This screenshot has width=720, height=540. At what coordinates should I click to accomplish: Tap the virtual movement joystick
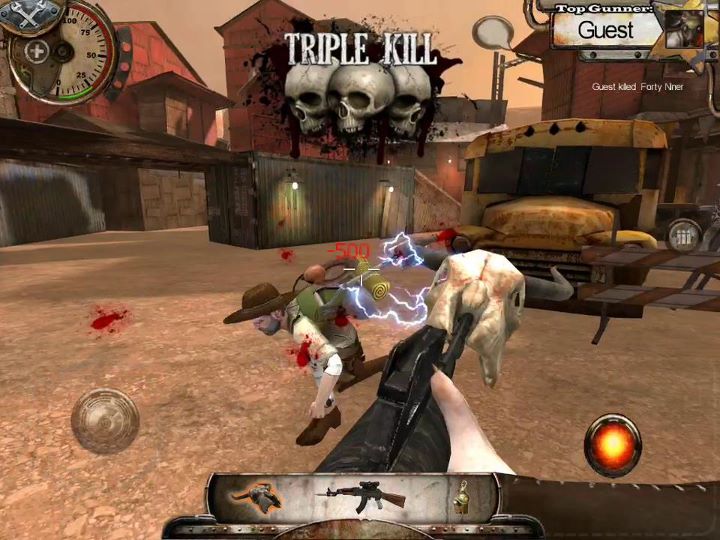tap(105, 420)
